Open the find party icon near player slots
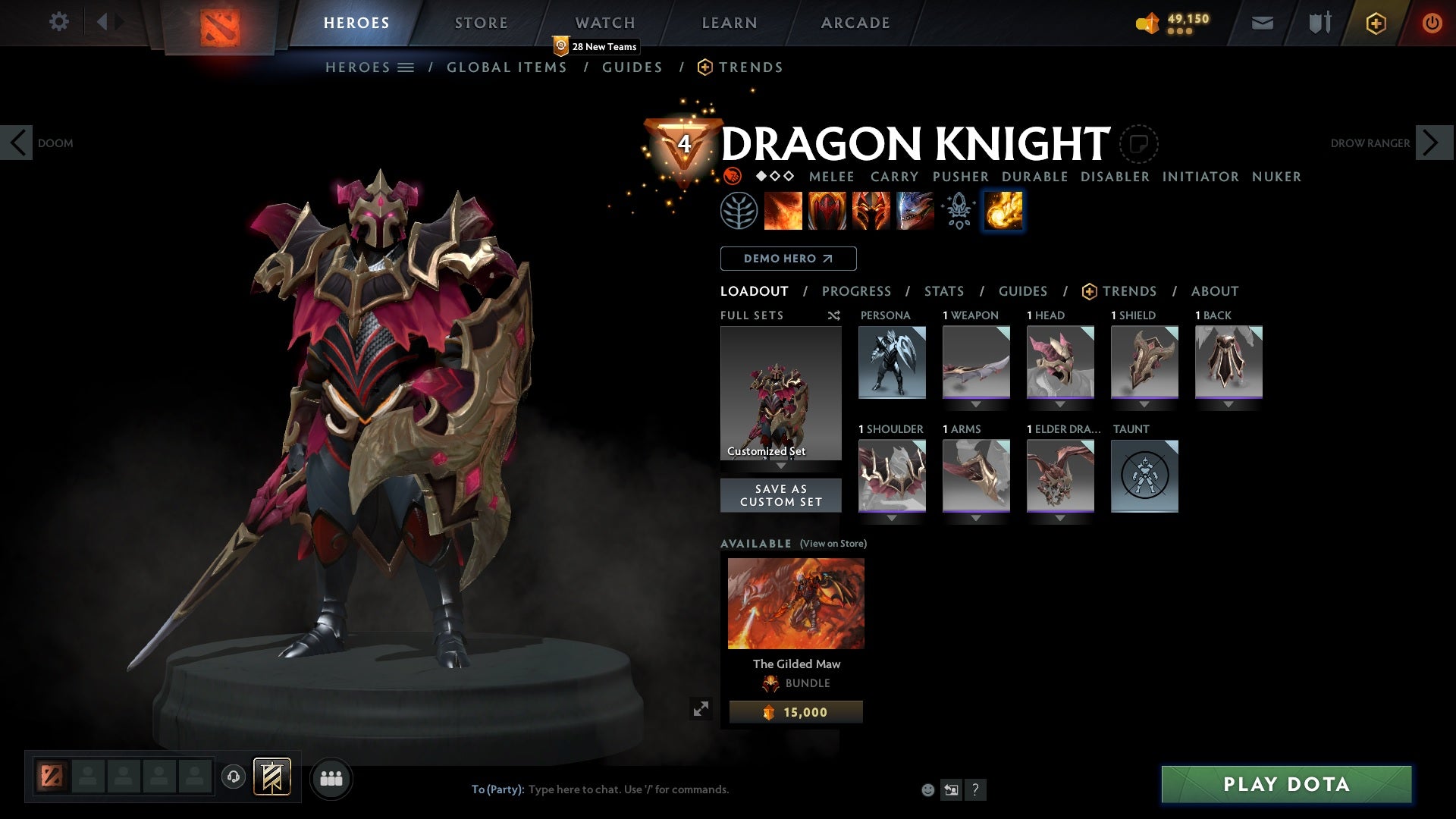Screen dimensions: 1456x819 pyautogui.click(x=331, y=778)
